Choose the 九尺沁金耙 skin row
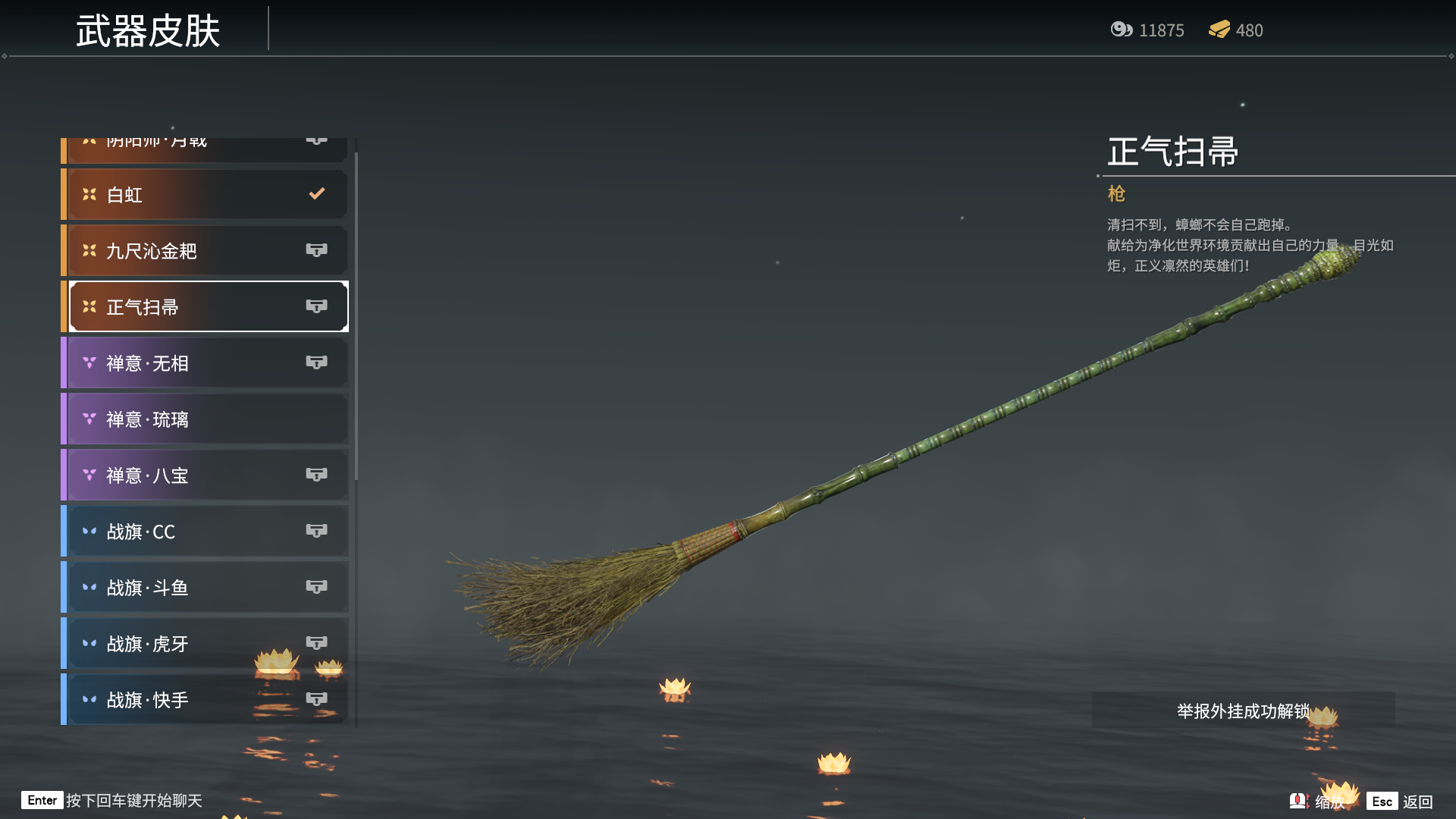Viewport: 1456px width, 819px height. (206, 251)
